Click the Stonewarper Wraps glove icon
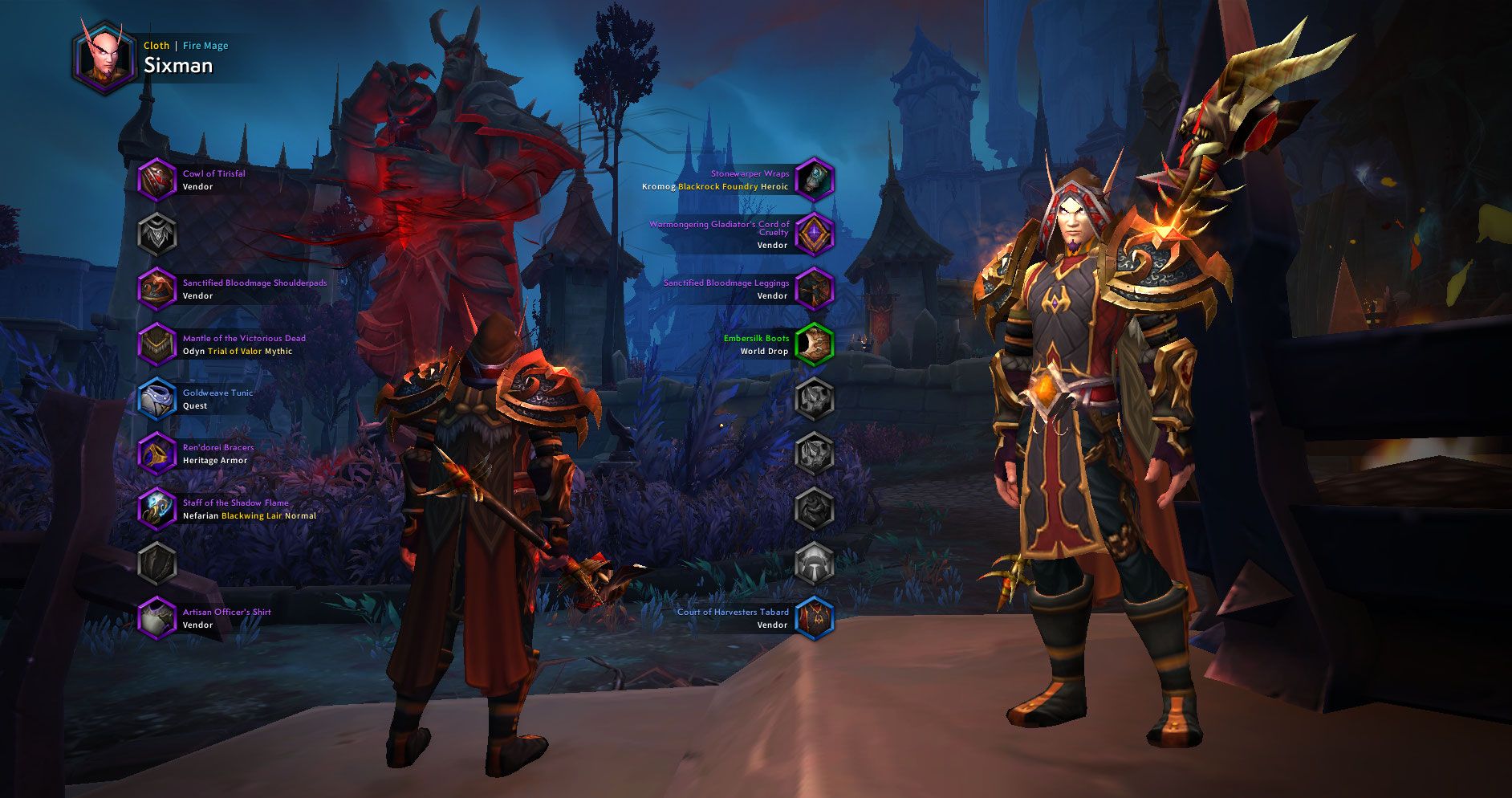Viewport: 1512px width, 798px height. click(x=815, y=179)
